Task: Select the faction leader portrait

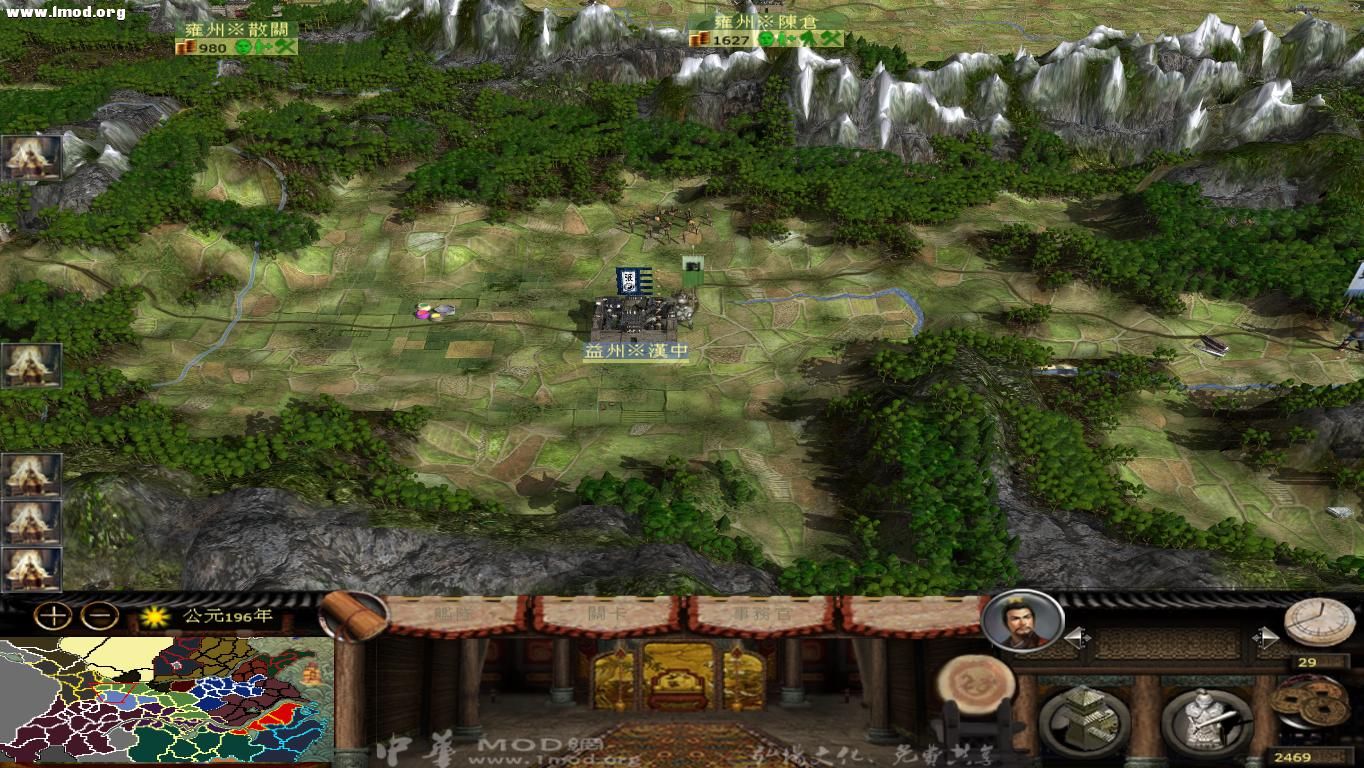Action: pyautogui.click(x=1022, y=624)
